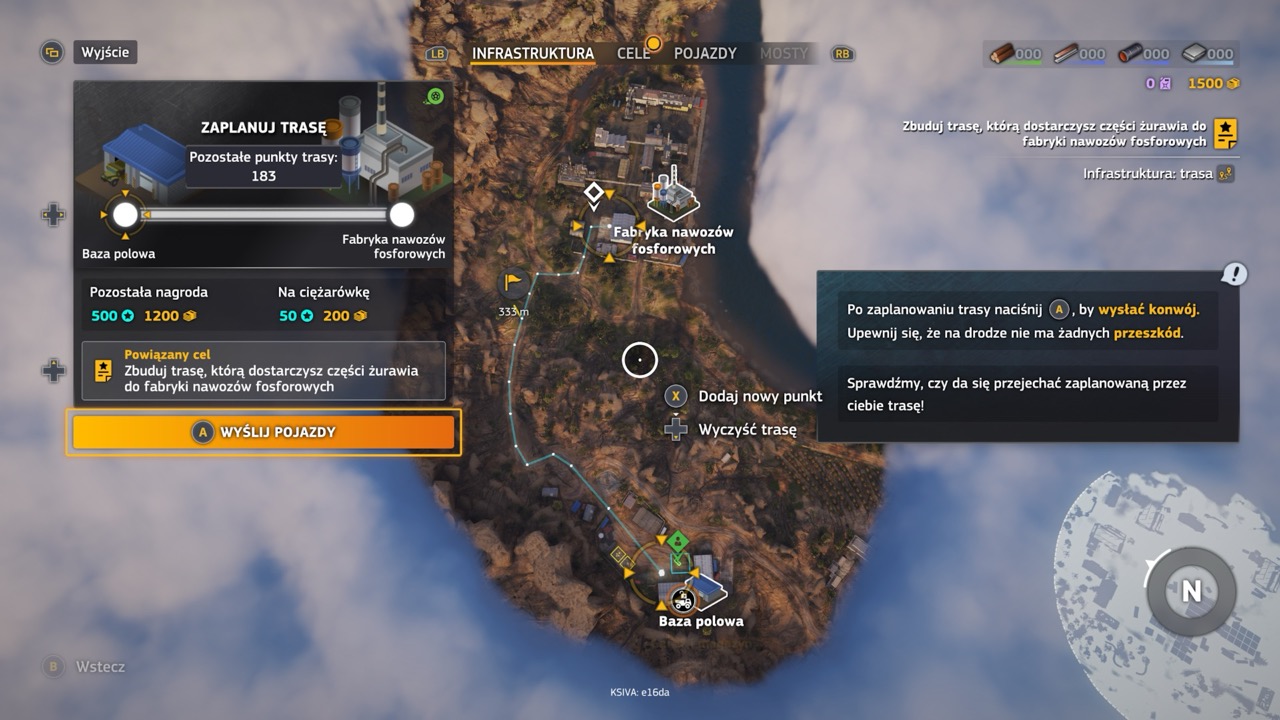Open the Powiązany cel objective box

(x=263, y=371)
